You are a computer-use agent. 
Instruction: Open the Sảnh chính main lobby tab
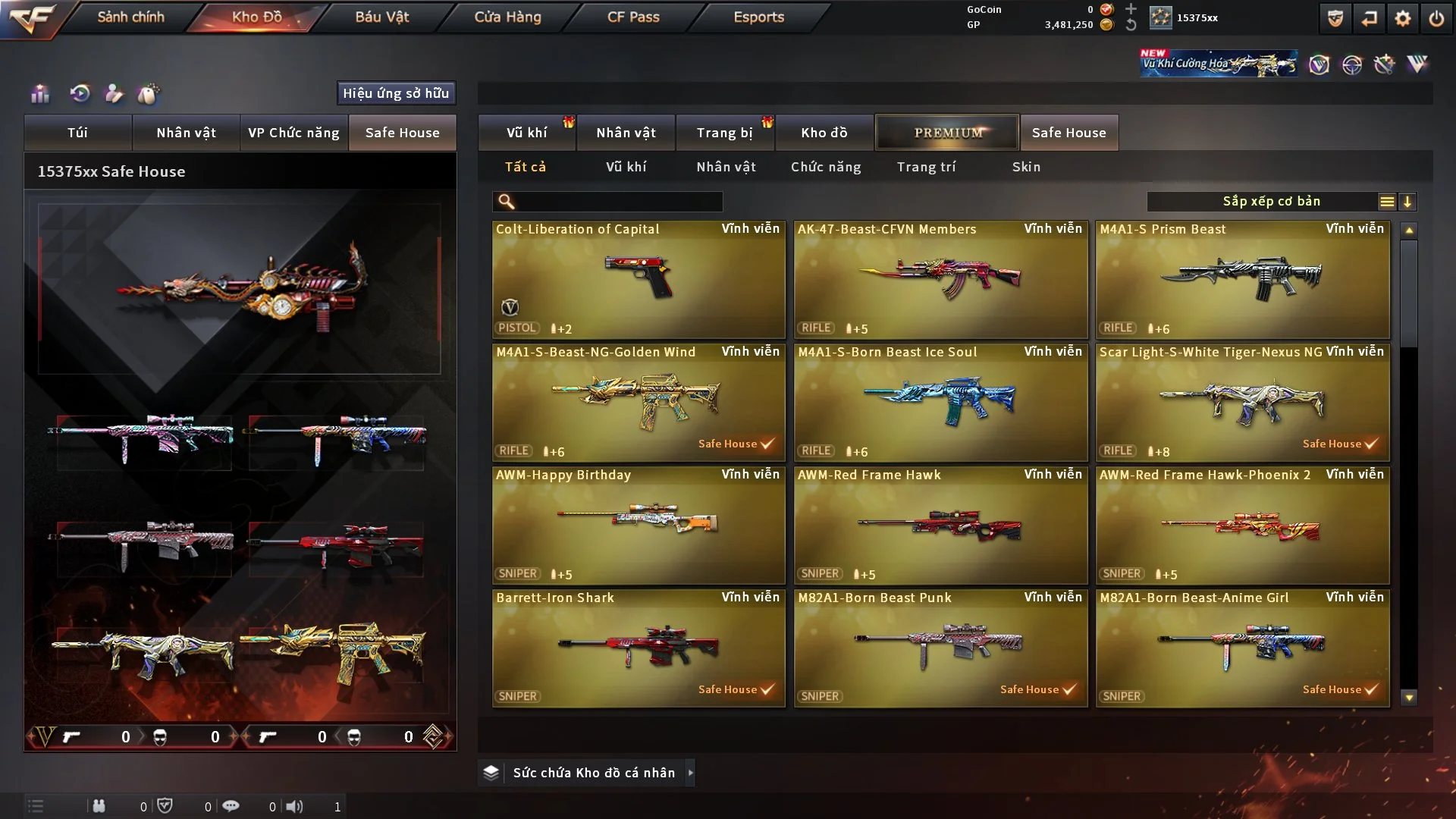click(x=130, y=17)
